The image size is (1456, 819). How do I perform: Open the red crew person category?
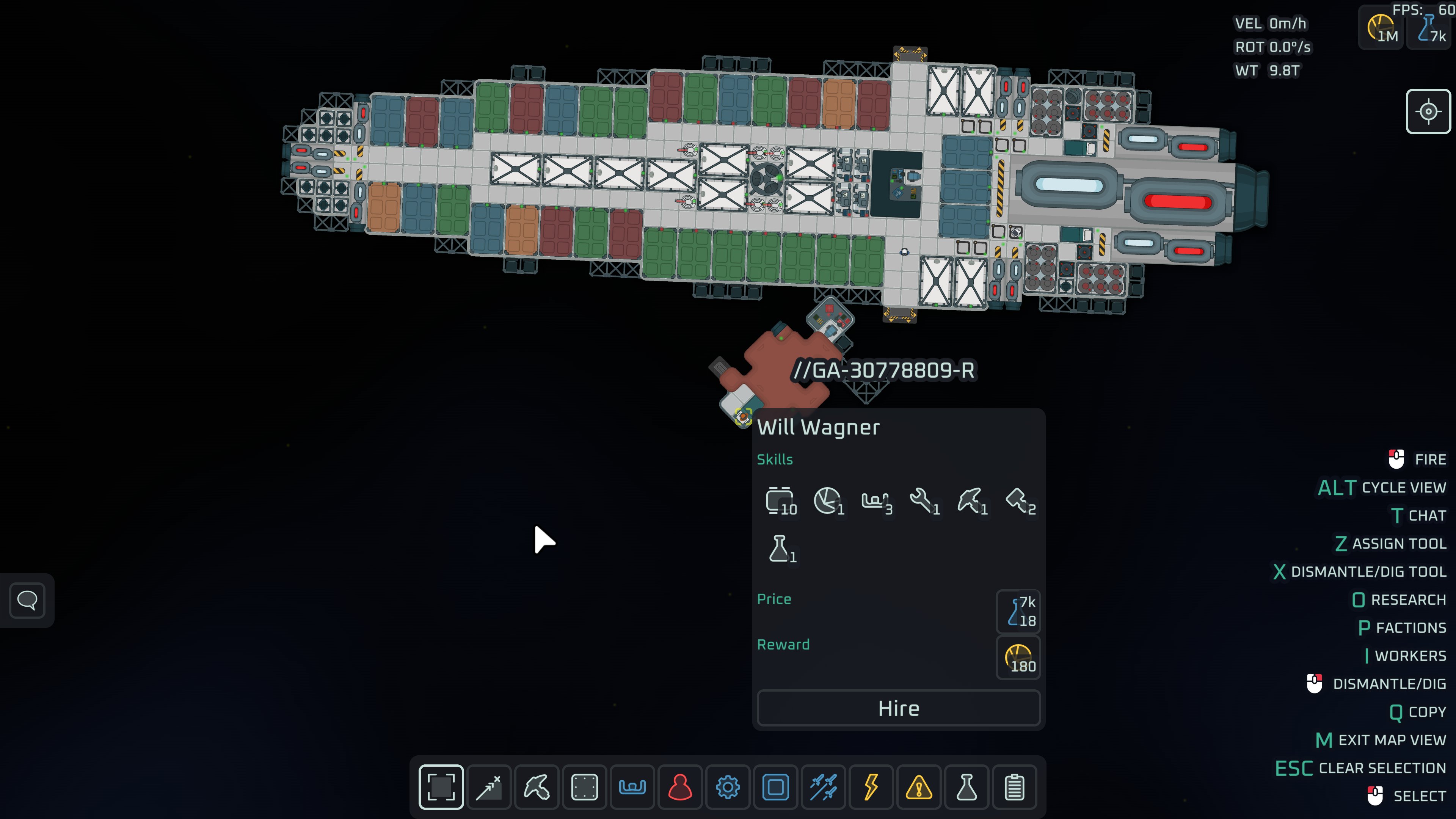click(x=680, y=787)
